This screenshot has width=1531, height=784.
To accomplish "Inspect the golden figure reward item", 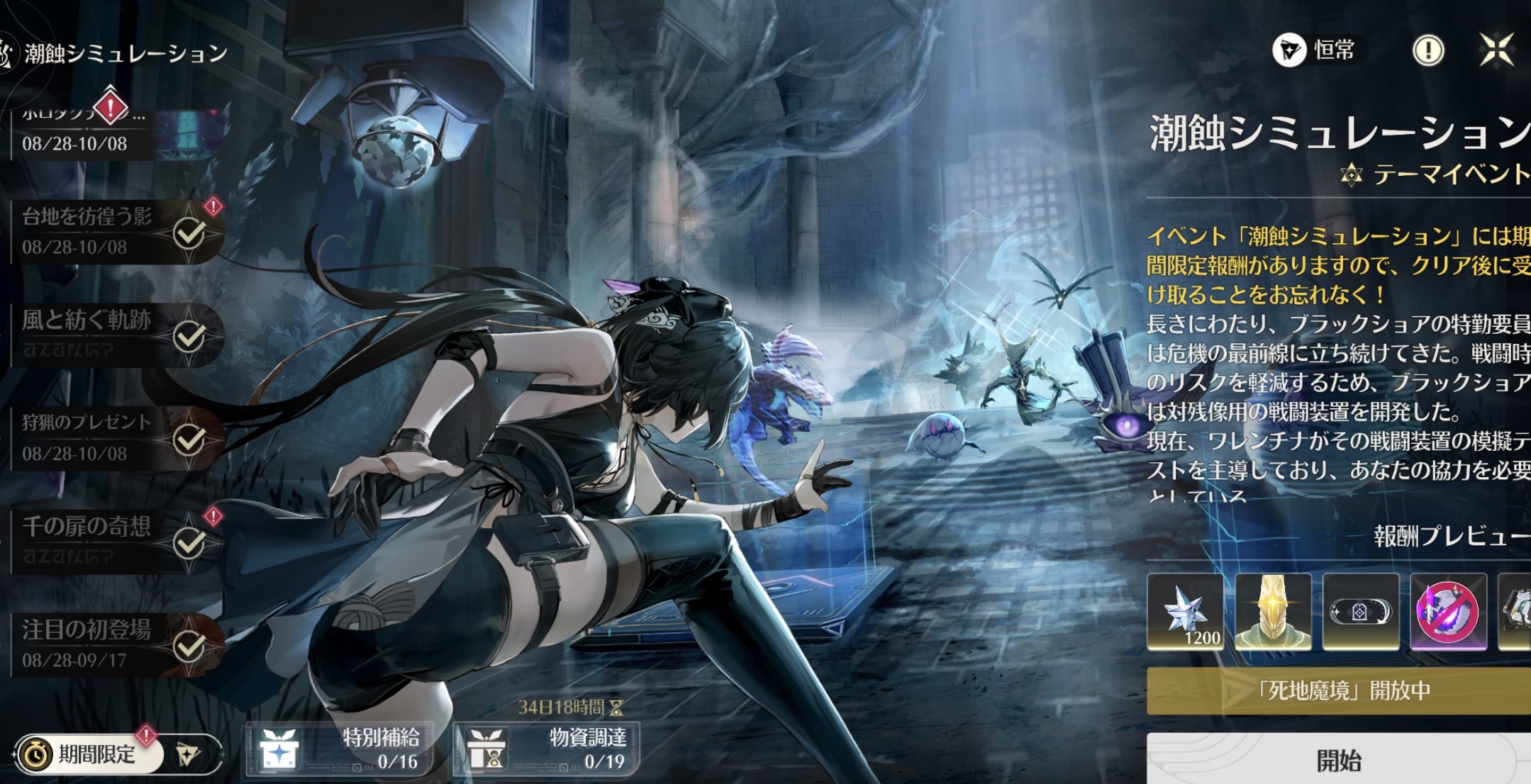I will tap(1273, 611).
